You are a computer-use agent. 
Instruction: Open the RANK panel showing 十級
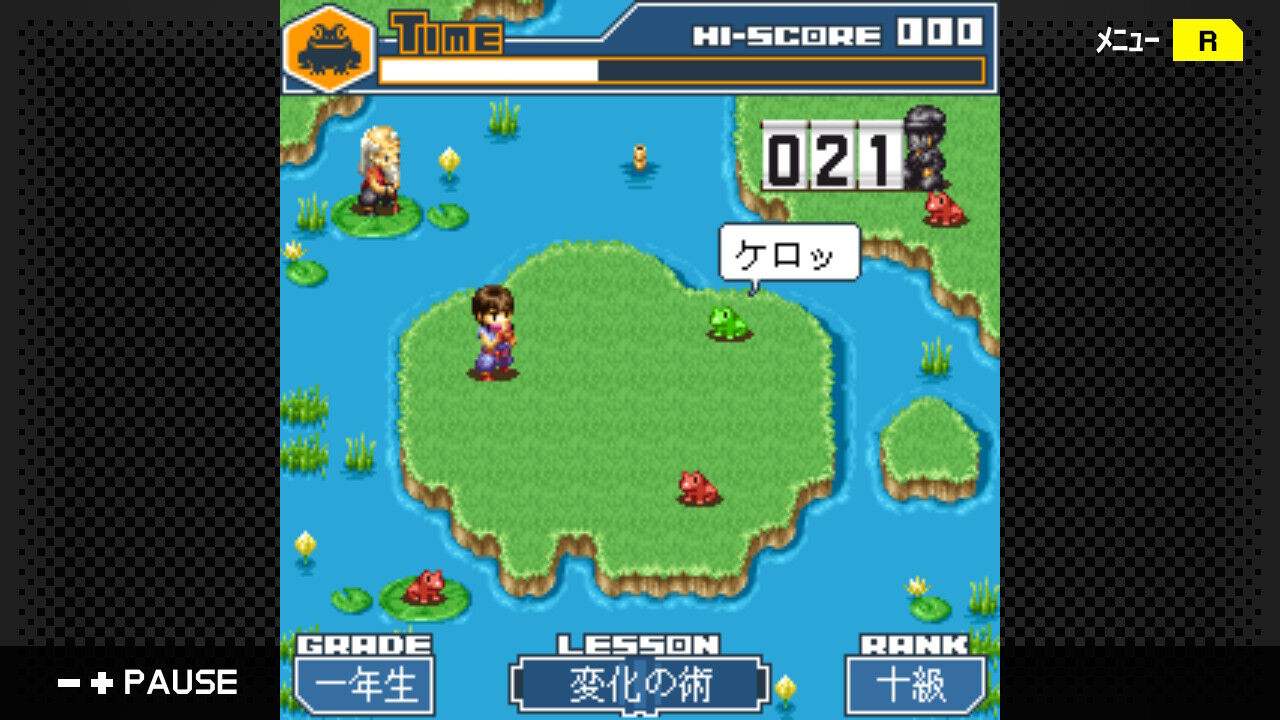click(x=916, y=687)
